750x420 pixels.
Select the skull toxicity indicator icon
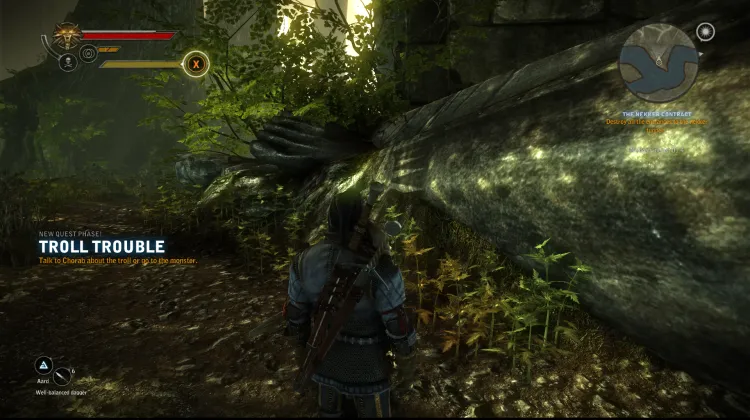tap(68, 62)
